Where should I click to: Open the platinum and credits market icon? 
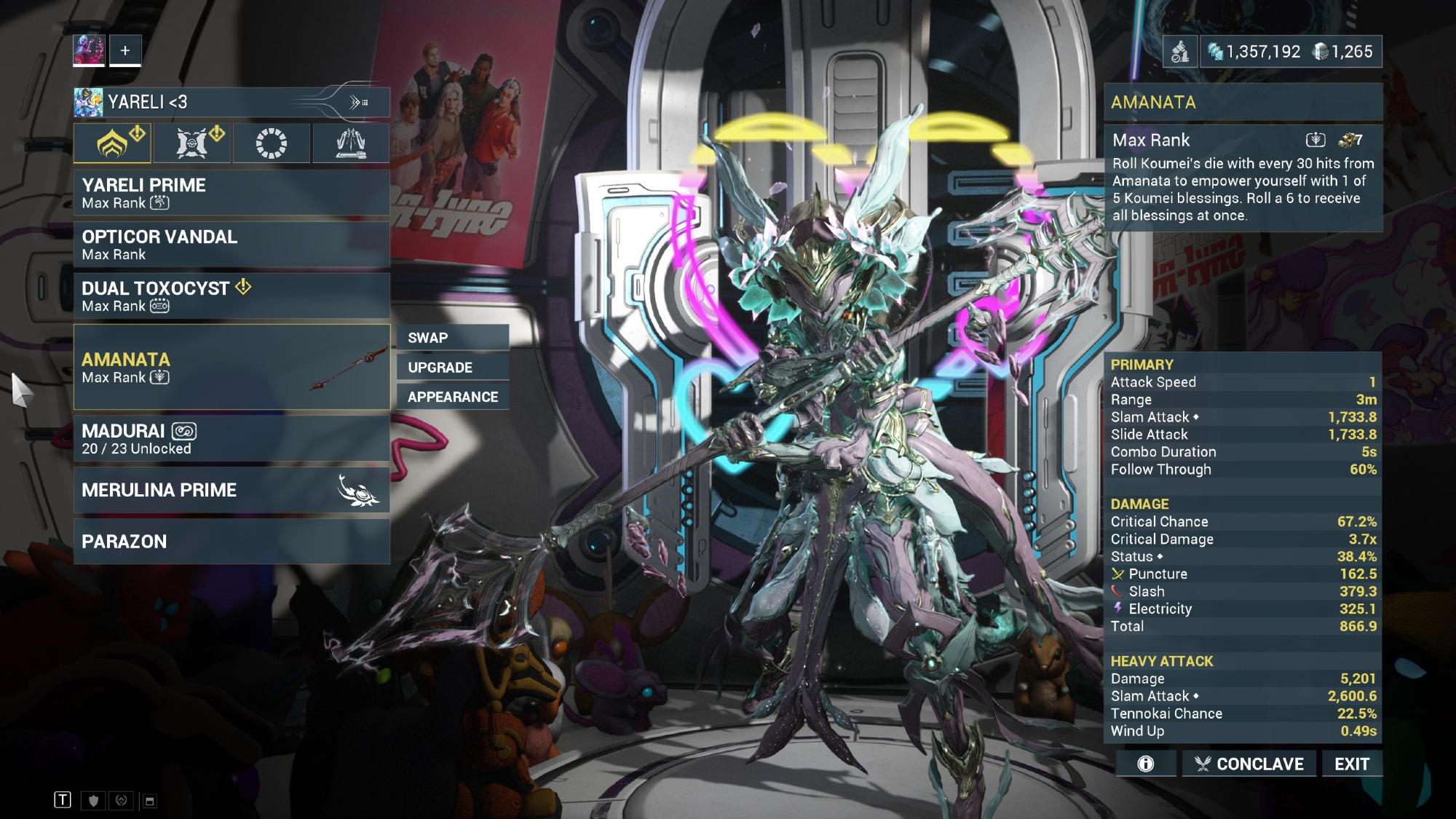[x=1180, y=52]
